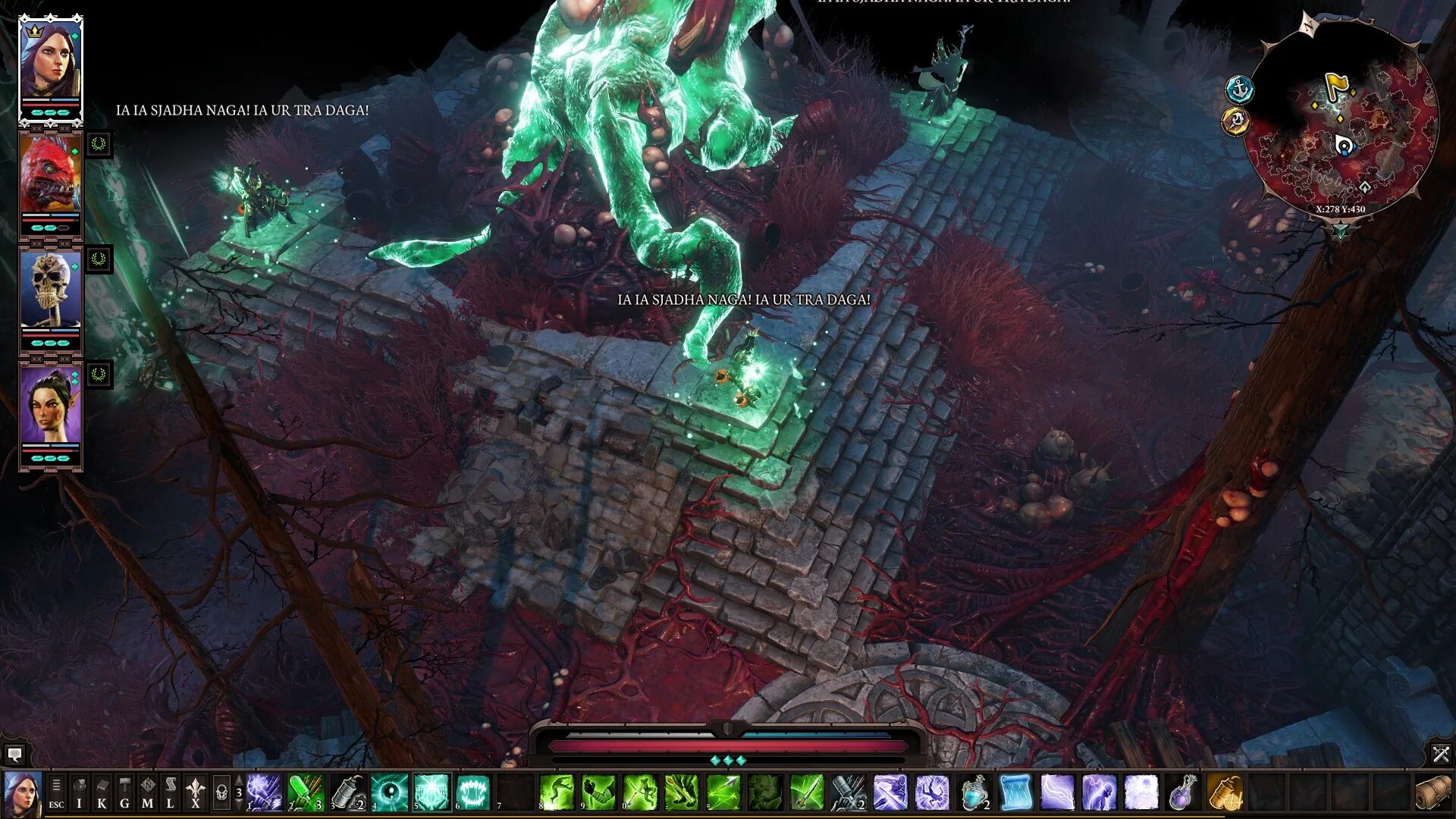
Task: Click the golden flame button beside minimap
Action: (1235, 121)
